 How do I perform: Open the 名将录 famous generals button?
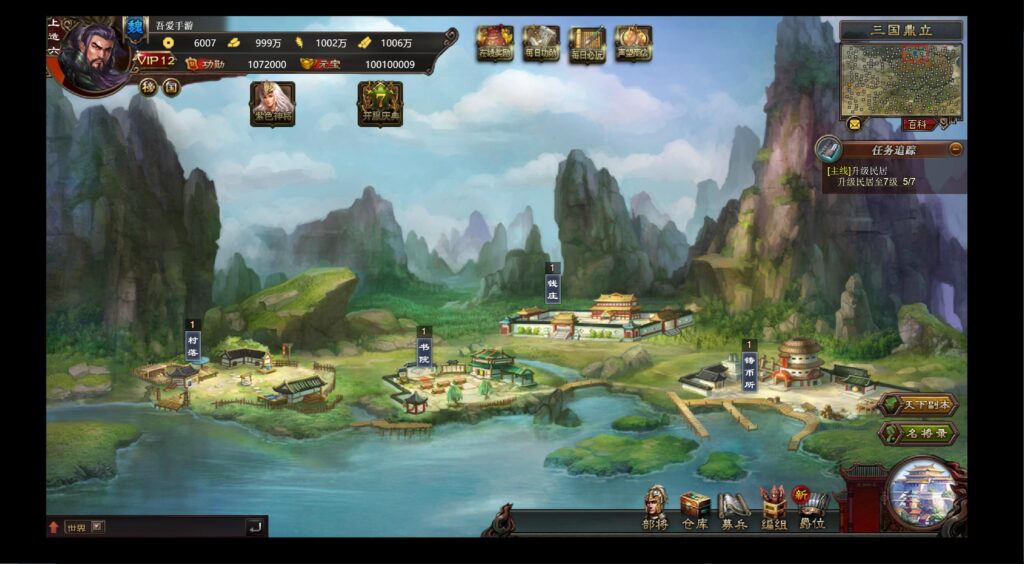pyautogui.click(x=919, y=434)
